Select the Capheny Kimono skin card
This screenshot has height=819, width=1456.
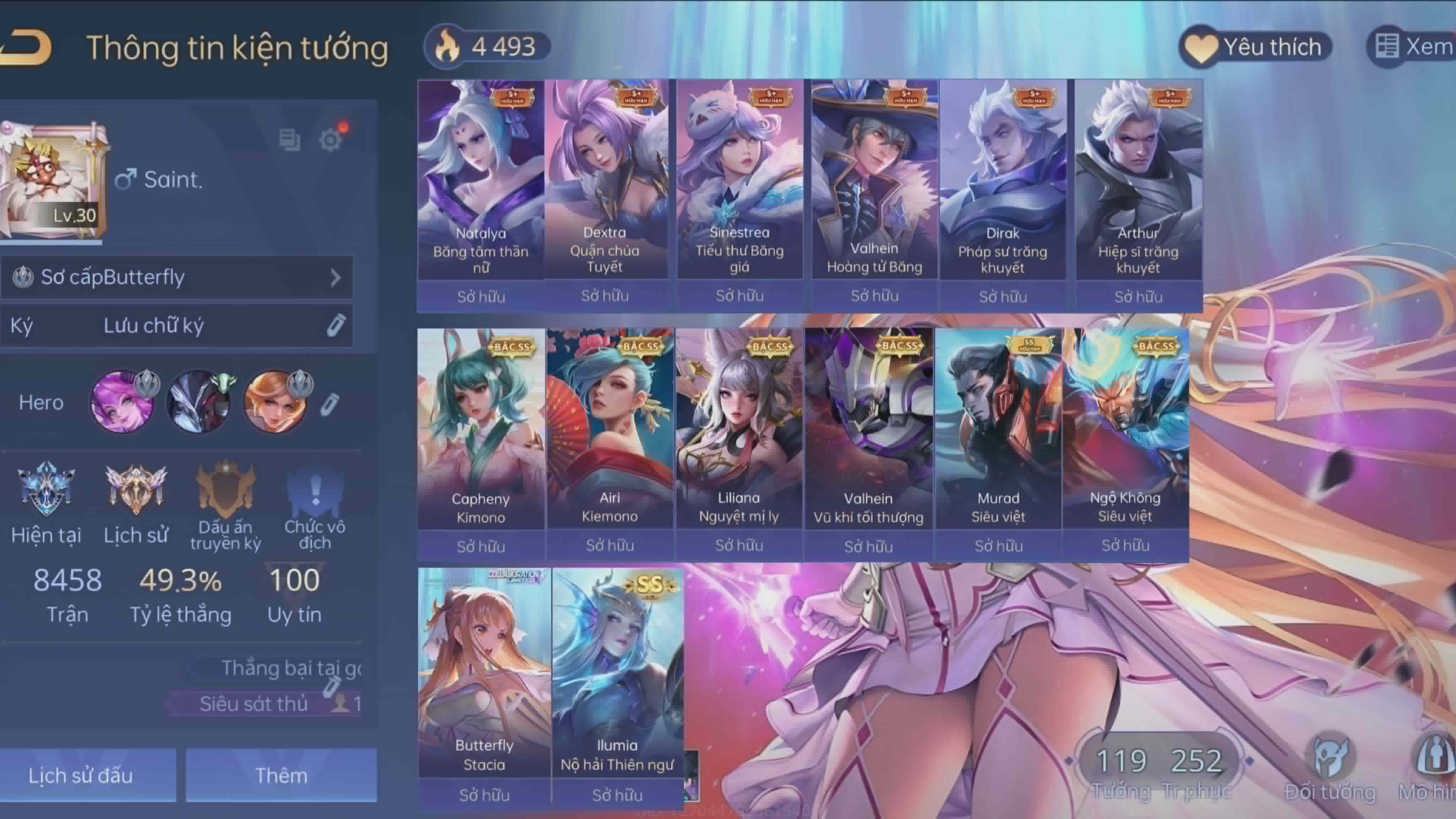tap(481, 429)
